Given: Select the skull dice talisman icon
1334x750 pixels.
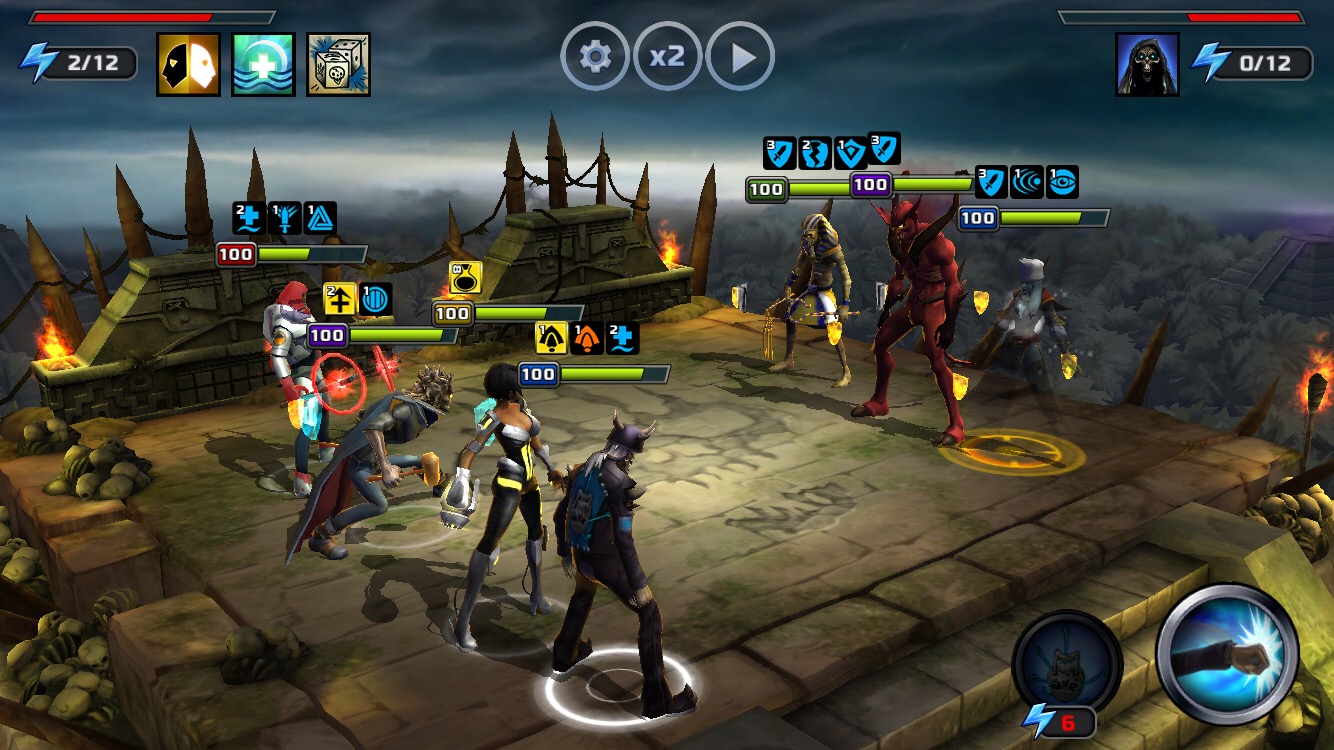Looking at the screenshot, I should tap(338, 64).
